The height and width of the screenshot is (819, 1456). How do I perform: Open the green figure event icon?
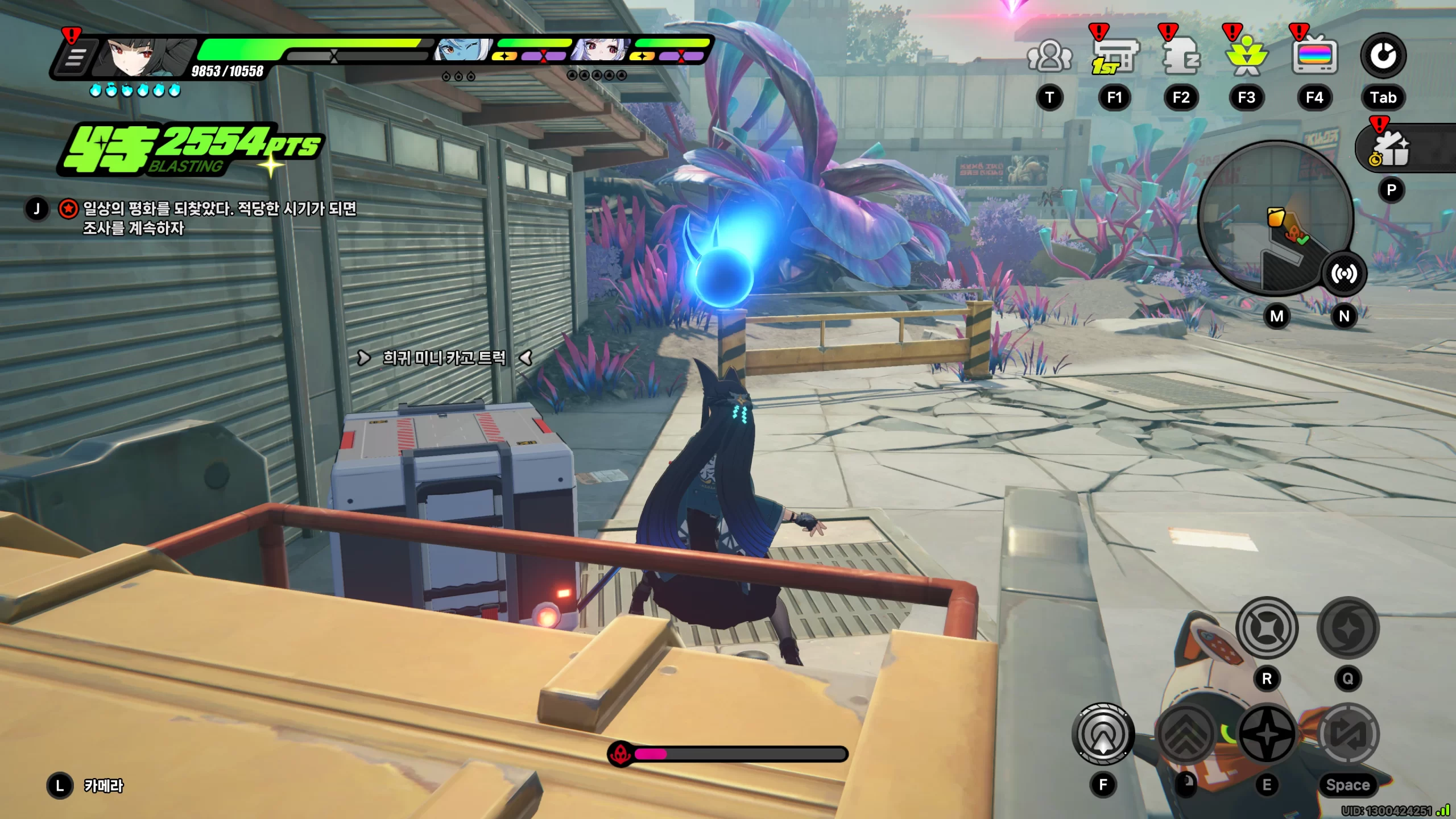(x=1246, y=57)
